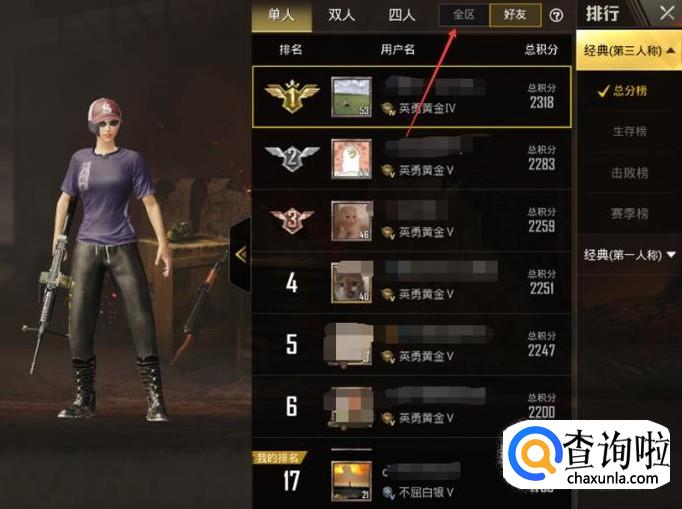
Task: Switch to the 单人 solo tab
Action: pos(280,15)
